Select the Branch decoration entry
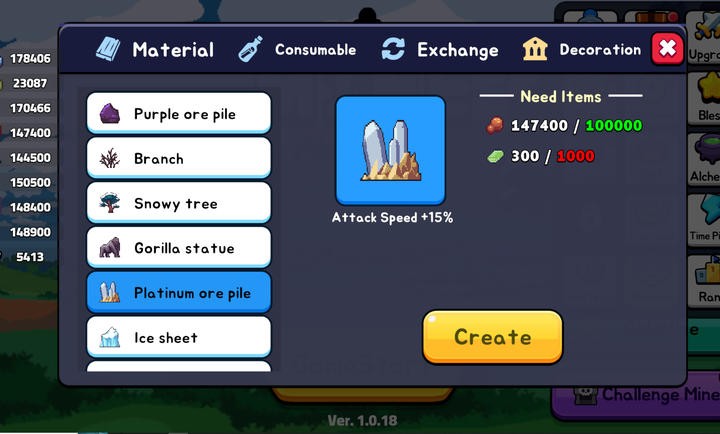This screenshot has height=434, width=720. click(x=179, y=158)
